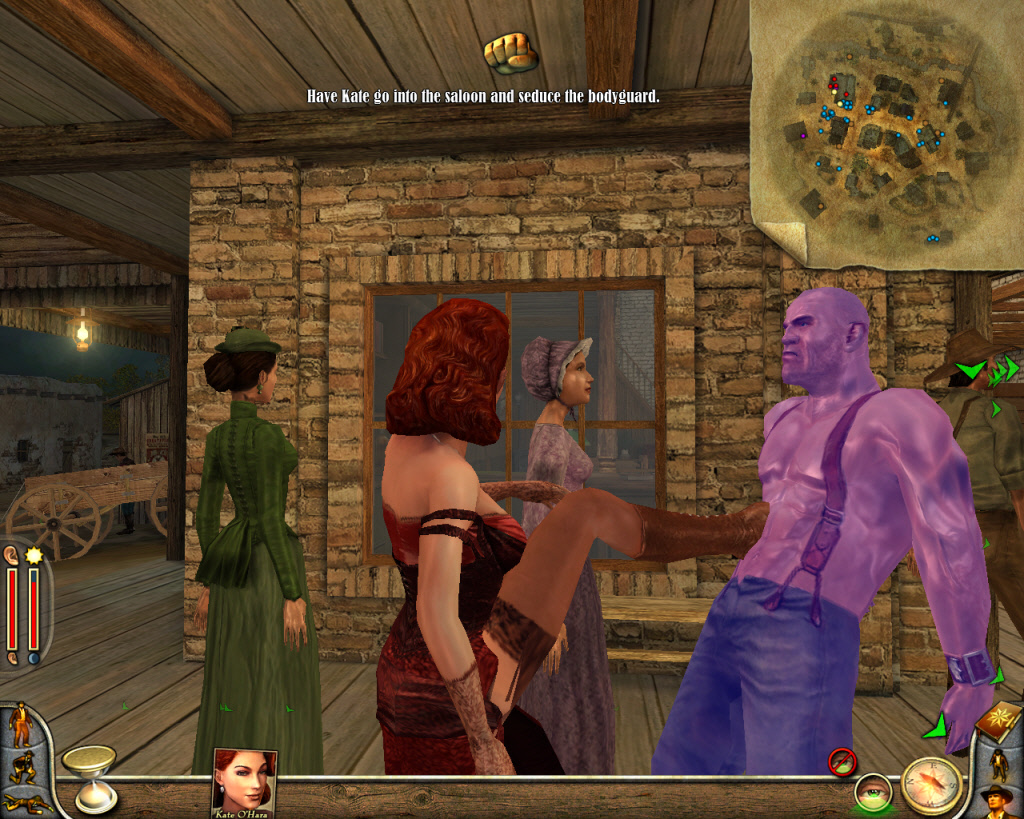Toggle the green eye view cone icon

pos(872,793)
